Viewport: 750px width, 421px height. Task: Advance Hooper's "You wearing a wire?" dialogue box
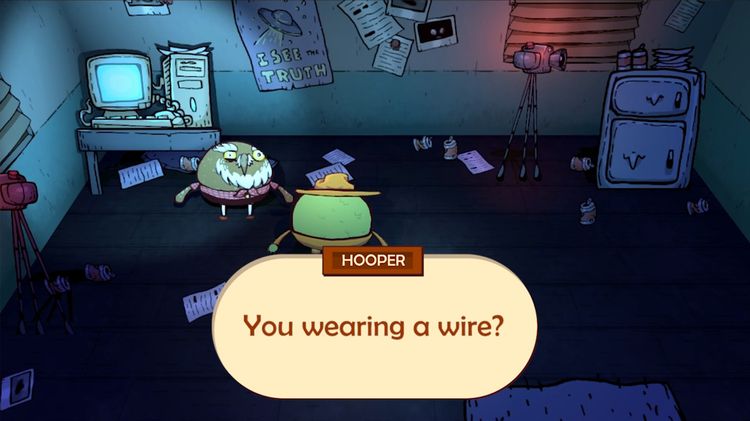click(x=373, y=328)
